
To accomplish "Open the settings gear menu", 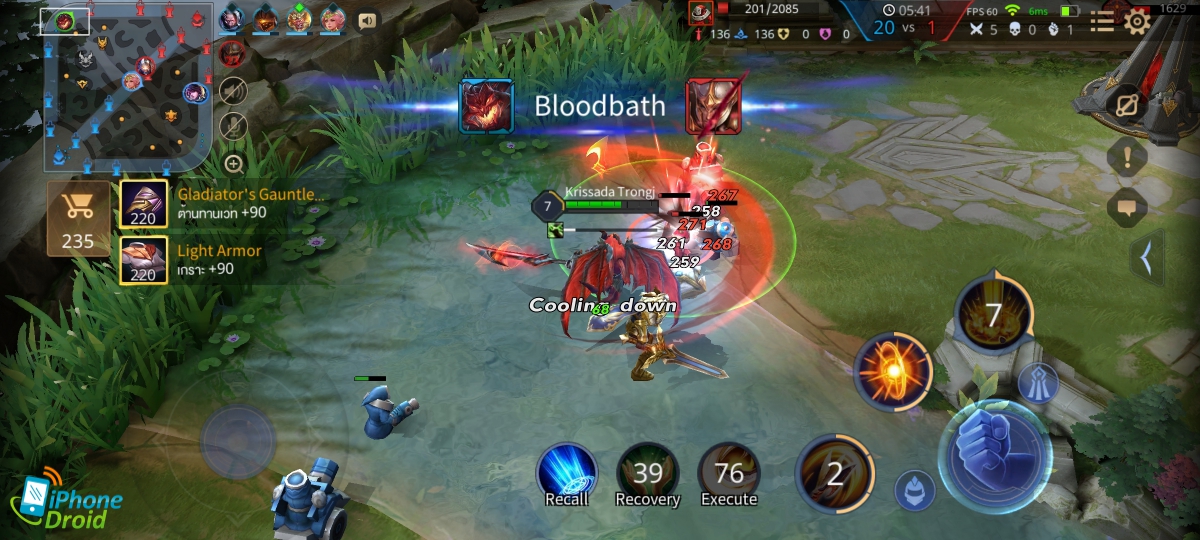I will click(1137, 21).
